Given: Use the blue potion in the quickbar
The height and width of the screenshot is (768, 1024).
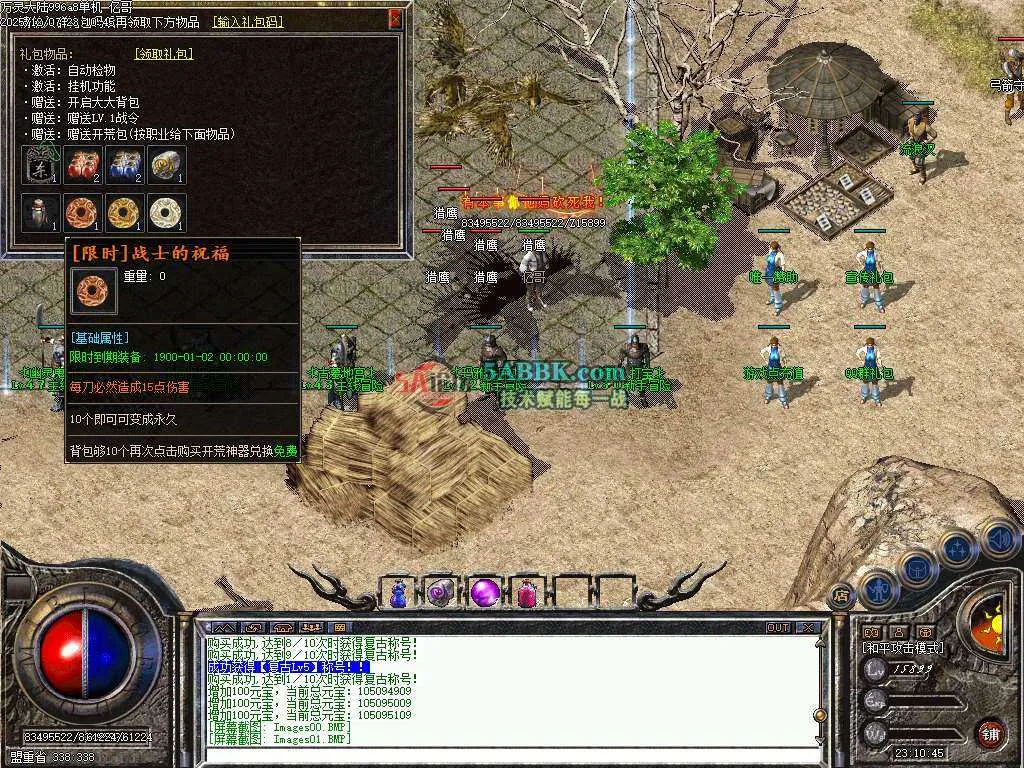Looking at the screenshot, I should (x=398, y=593).
